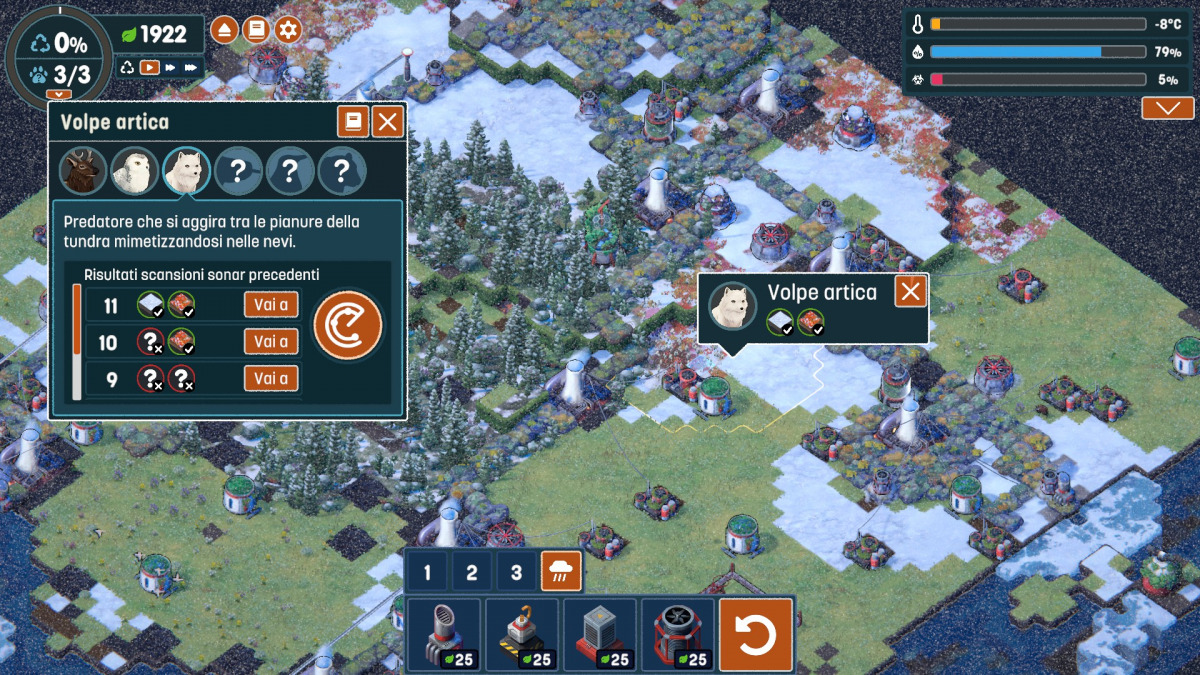
Task: Set game speed to normal play
Action: 150,68
